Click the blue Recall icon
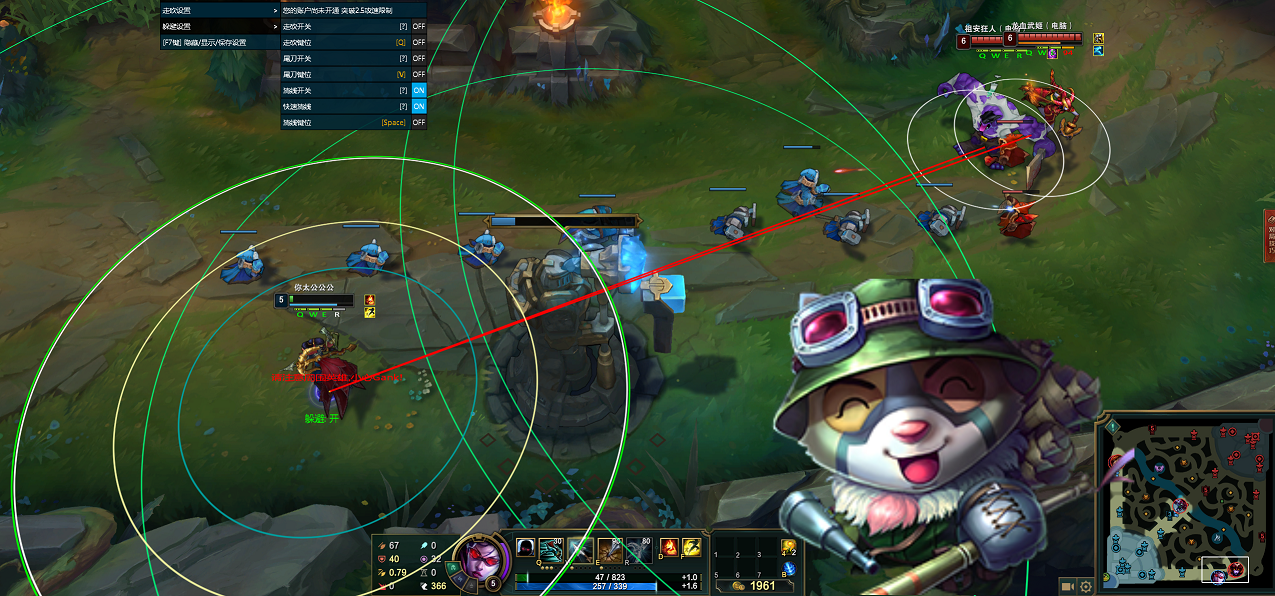Viewport: 1275px width, 596px height. 788,569
